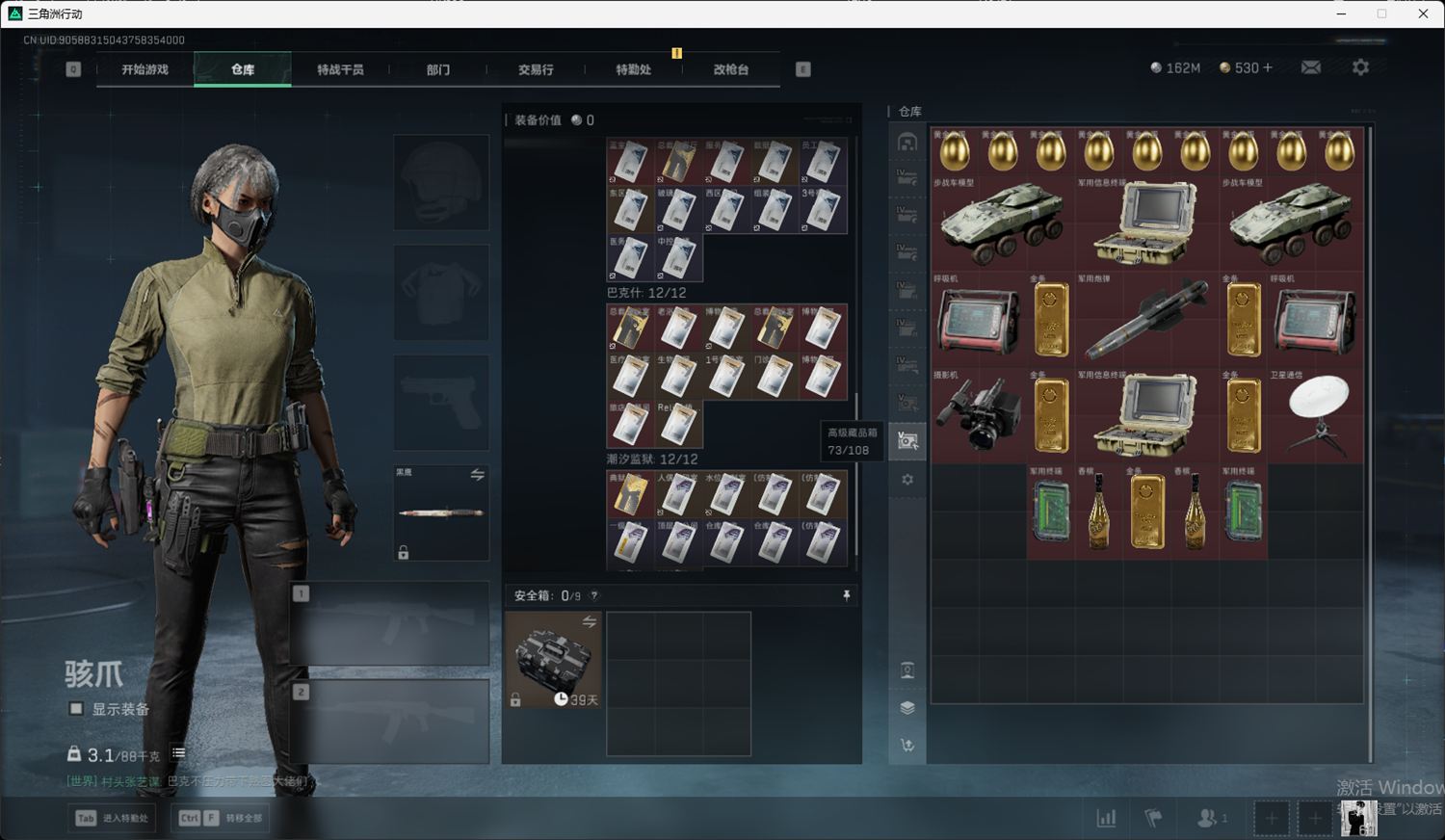Click the pin icon on the 安全箱 header

(847, 595)
